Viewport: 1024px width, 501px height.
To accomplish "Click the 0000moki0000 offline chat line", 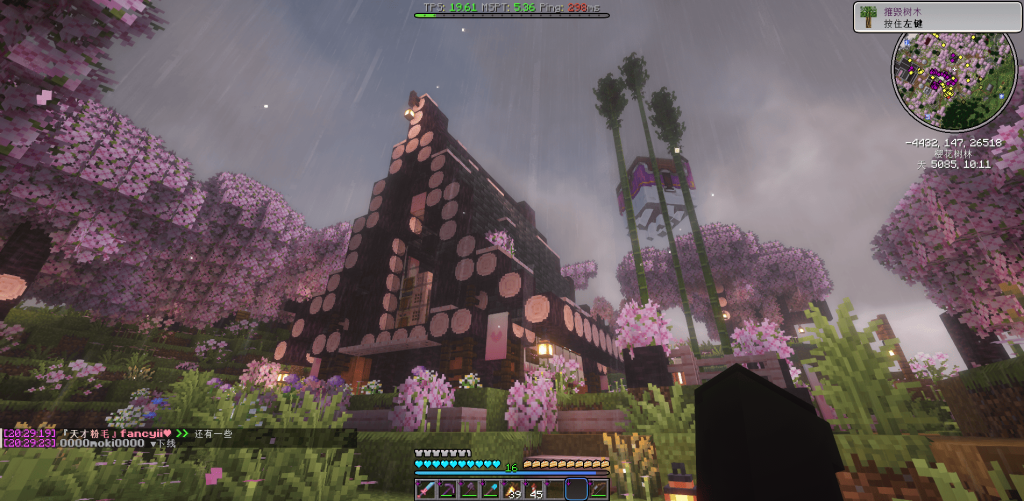I will click(x=90, y=443).
